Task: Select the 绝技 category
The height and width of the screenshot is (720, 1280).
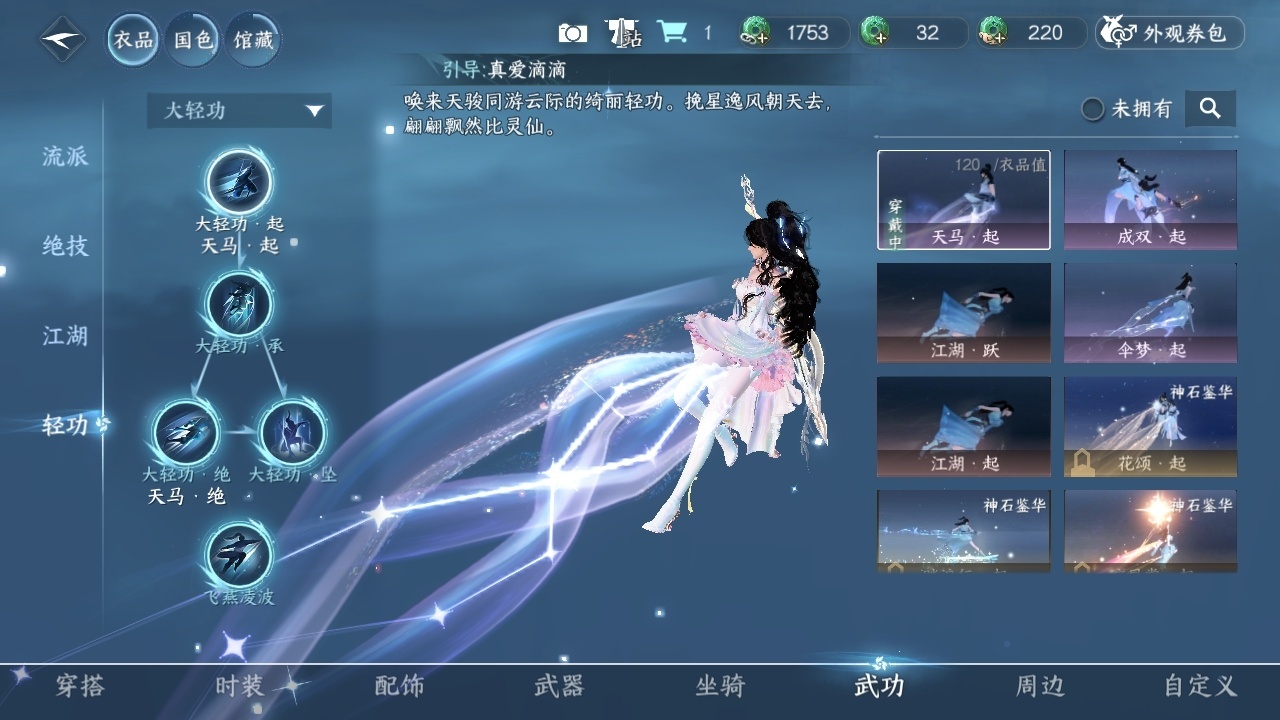Action: (x=65, y=246)
